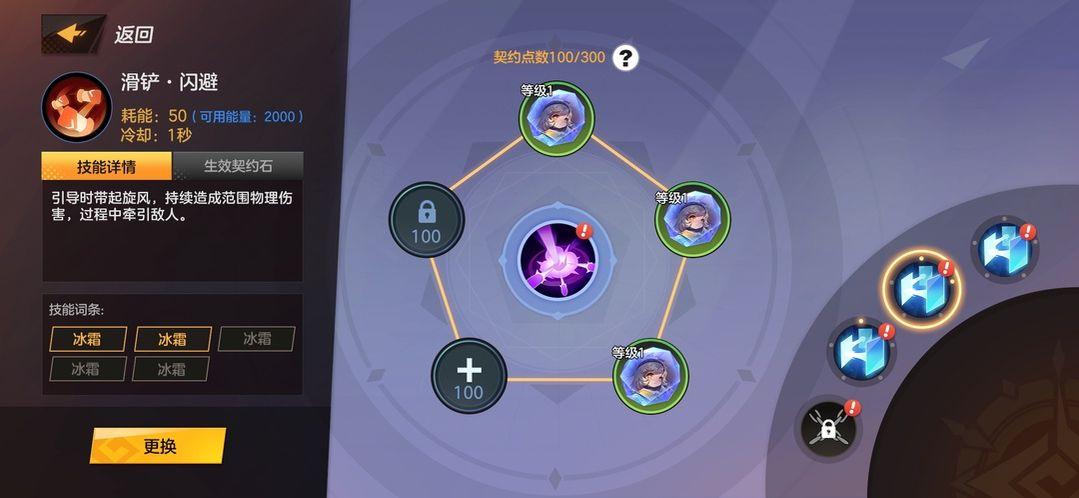This screenshot has width=1079, height=498.
Task: Select the locked contract slot with padlock
Action: [426, 219]
